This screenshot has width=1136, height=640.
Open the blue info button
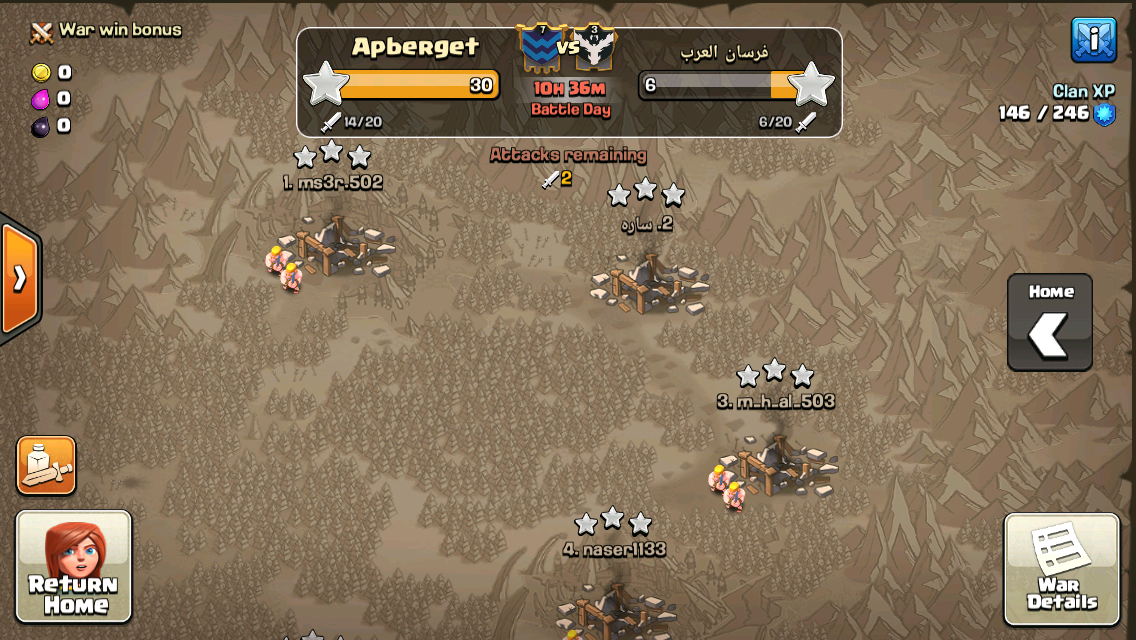[1093, 40]
